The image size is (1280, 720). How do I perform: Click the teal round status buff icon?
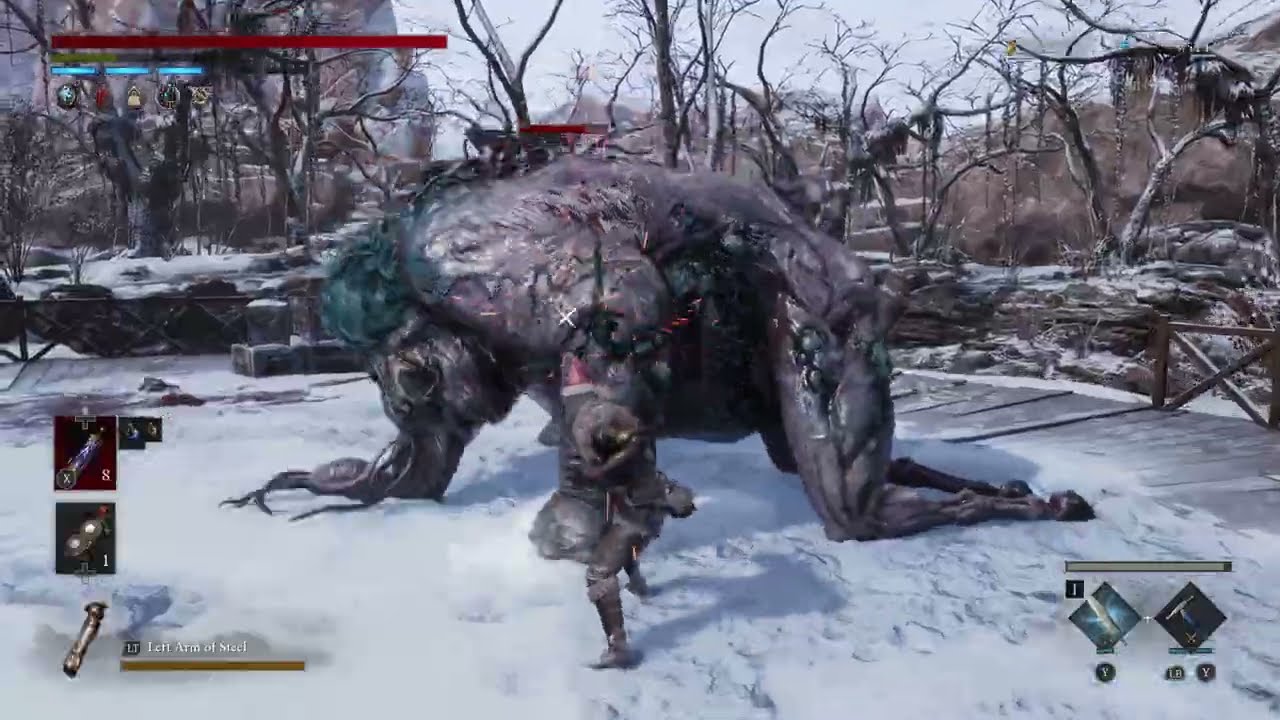[x=67, y=96]
